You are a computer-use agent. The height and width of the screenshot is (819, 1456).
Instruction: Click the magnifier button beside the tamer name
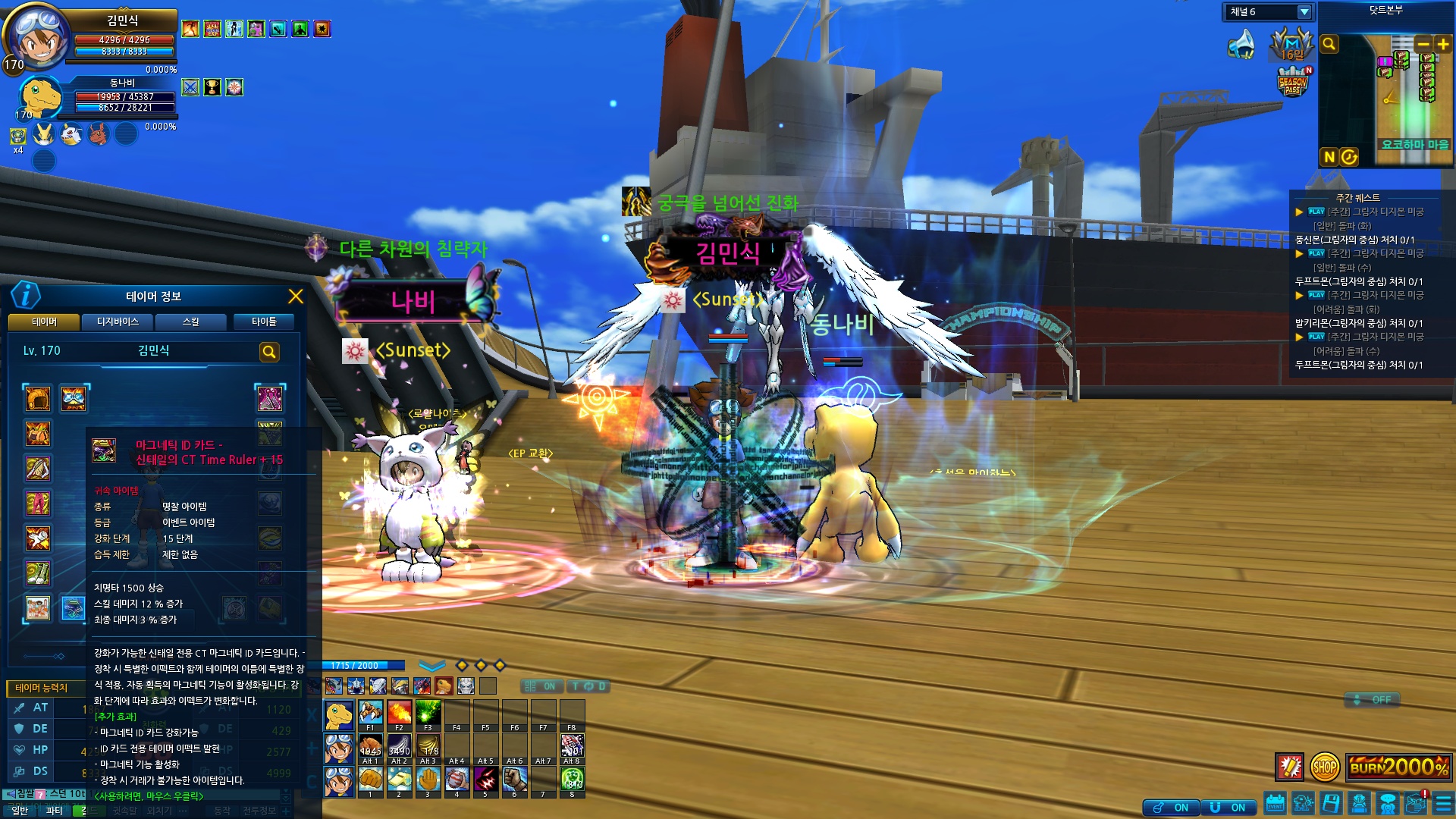269,352
